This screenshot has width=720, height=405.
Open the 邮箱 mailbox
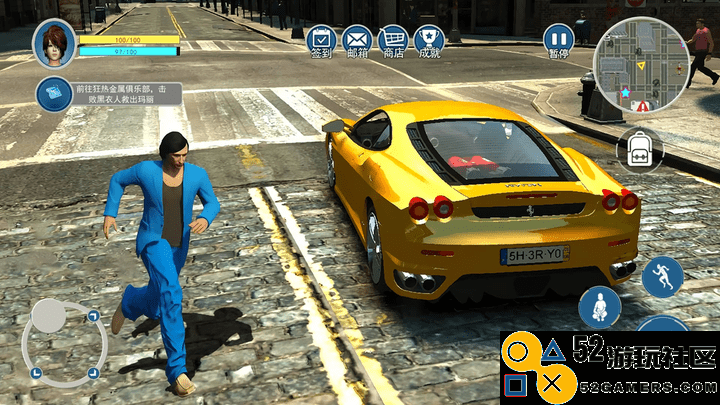[357, 41]
